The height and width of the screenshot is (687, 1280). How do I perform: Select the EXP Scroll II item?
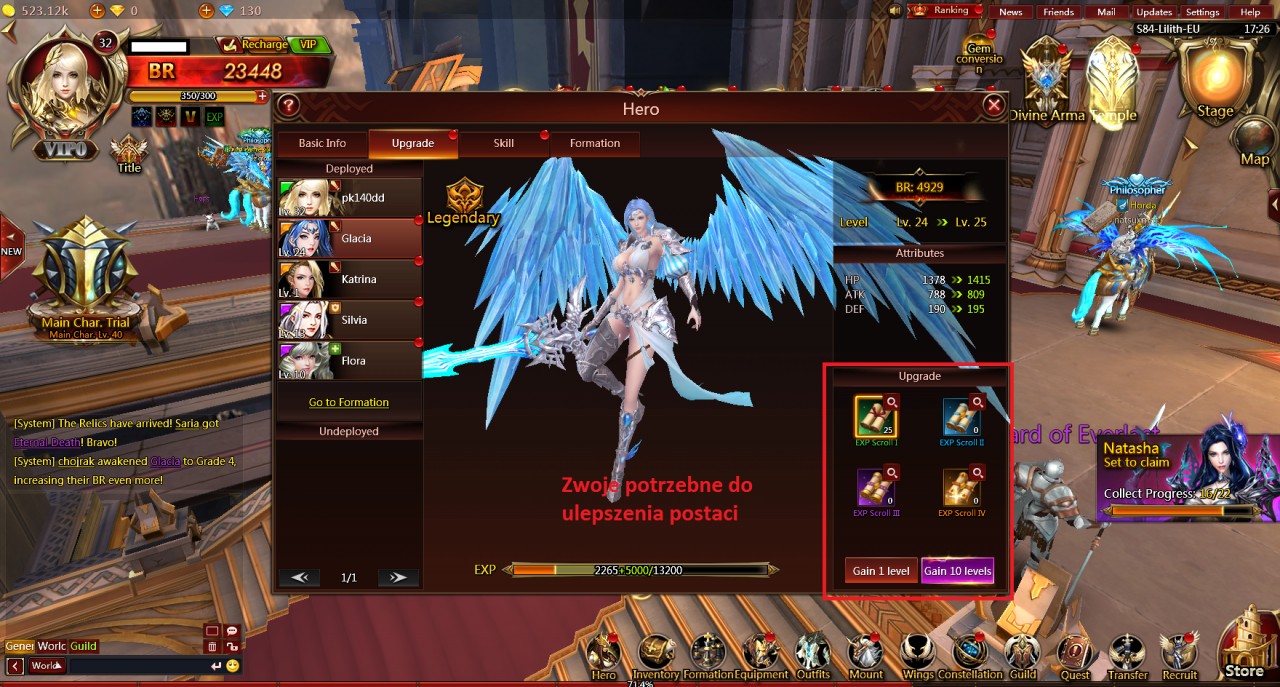[x=962, y=416]
